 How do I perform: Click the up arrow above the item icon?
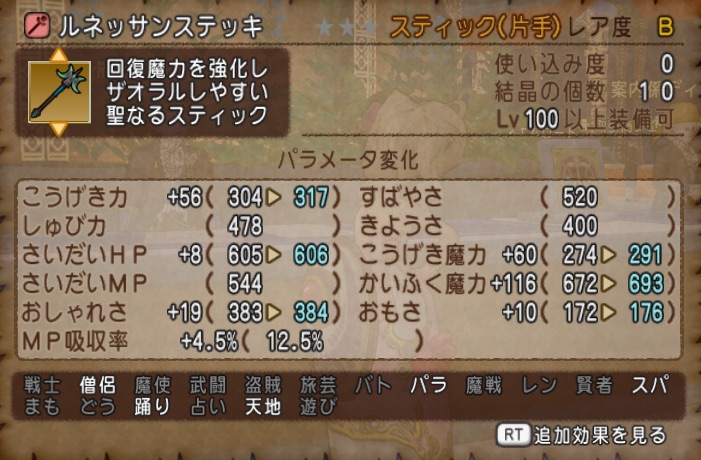(x=58, y=55)
